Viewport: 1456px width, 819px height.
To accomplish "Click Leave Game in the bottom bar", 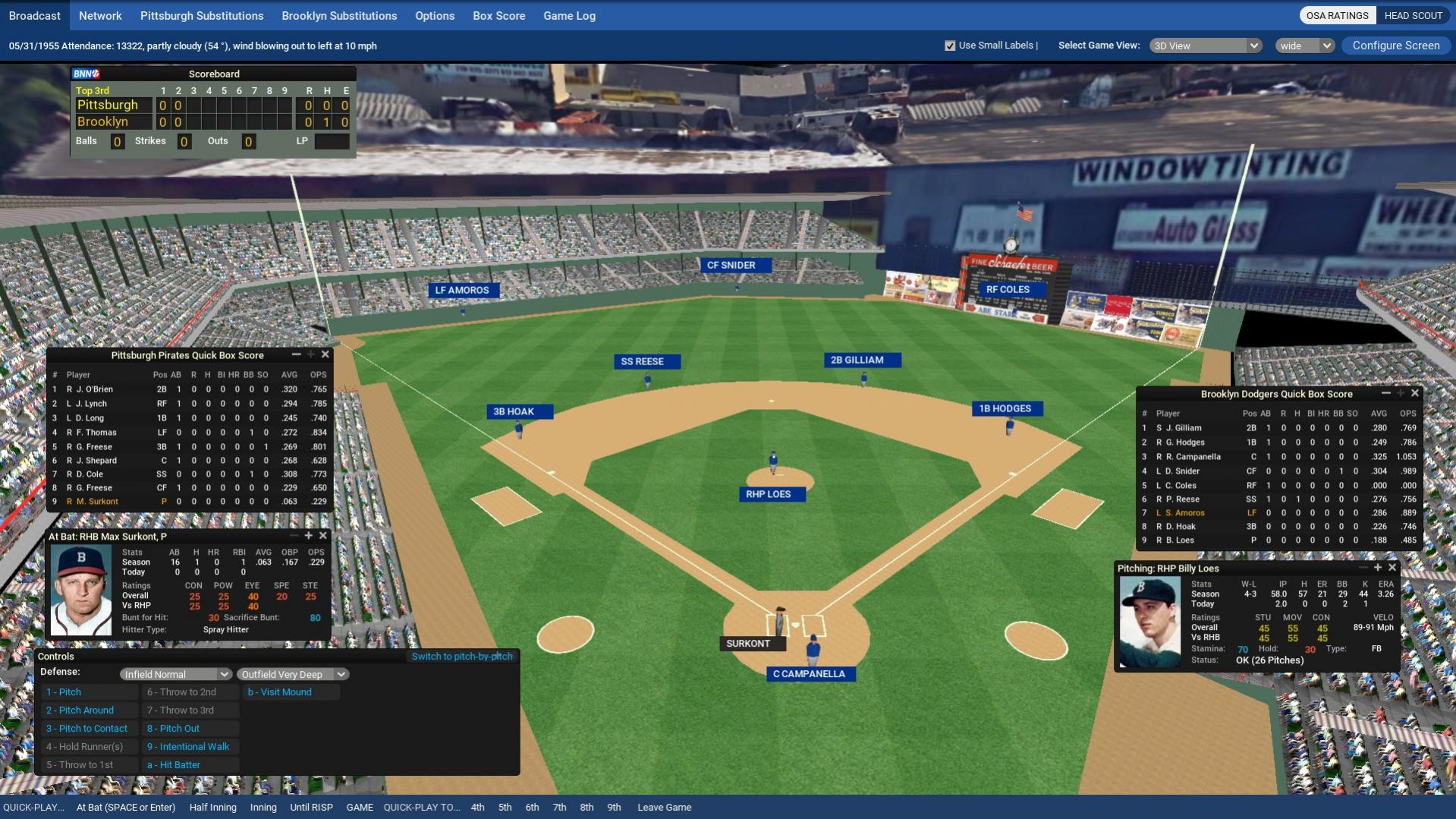I will [x=664, y=808].
